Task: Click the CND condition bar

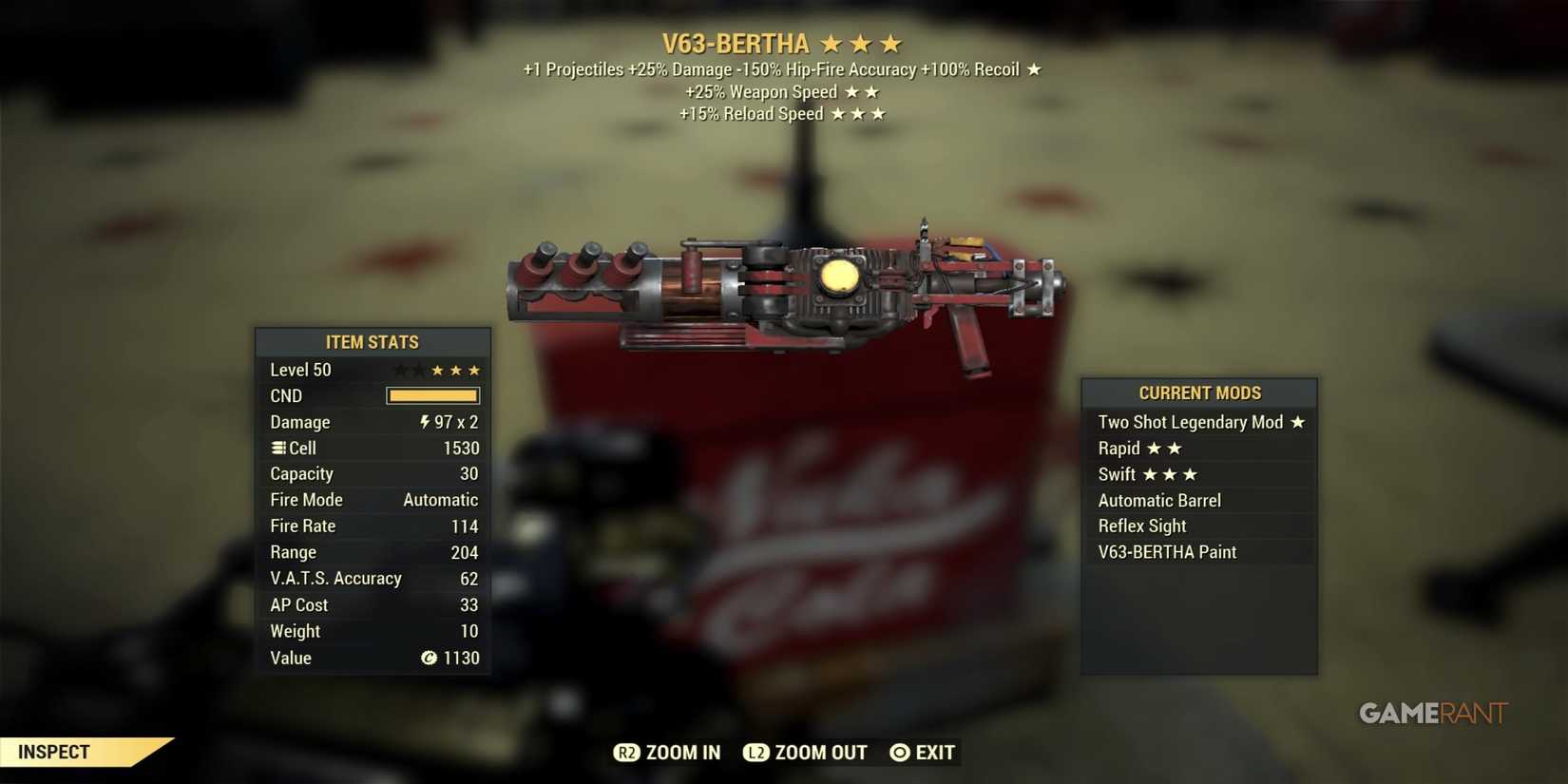Action: pos(432,395)
